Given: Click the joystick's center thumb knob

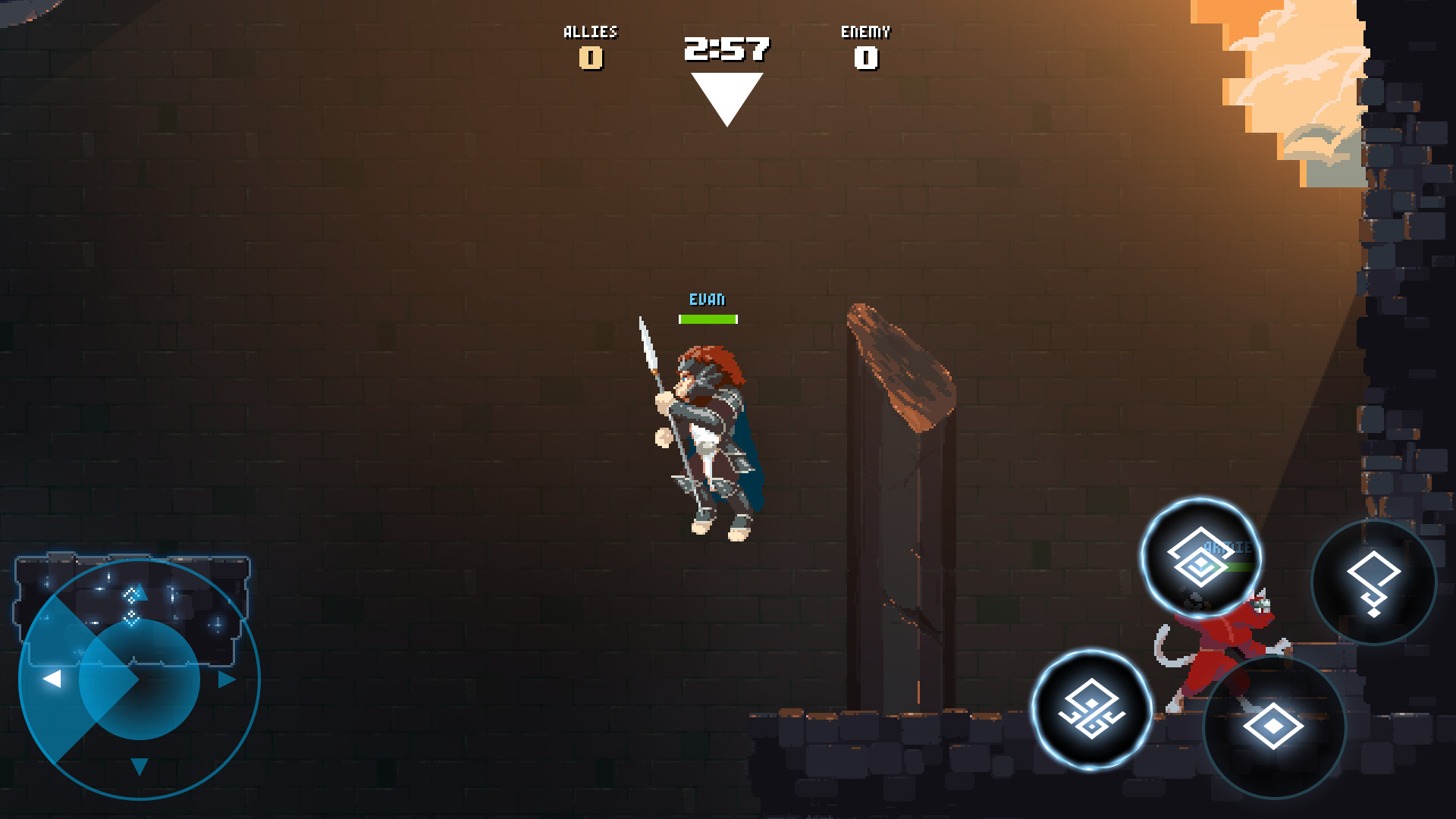Looking at the screenshot, I should [140, 679].
